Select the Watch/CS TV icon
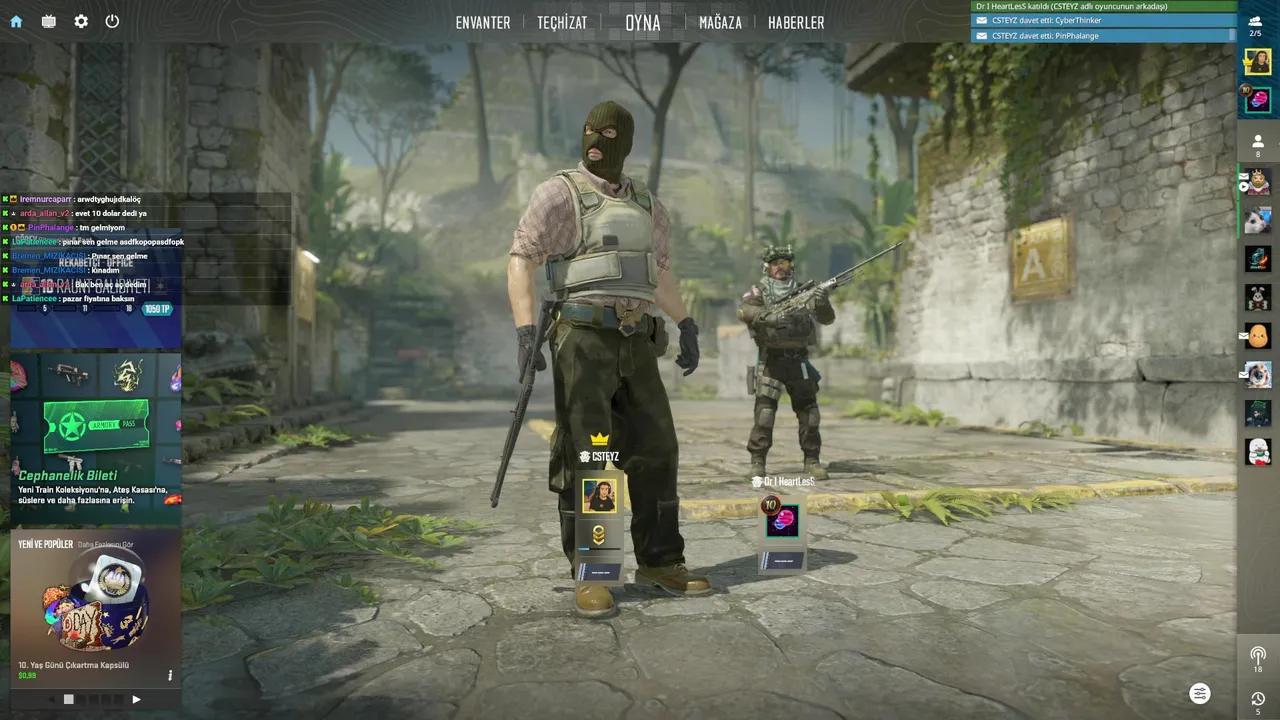1280x720 pixels. [x=47, y=21]
